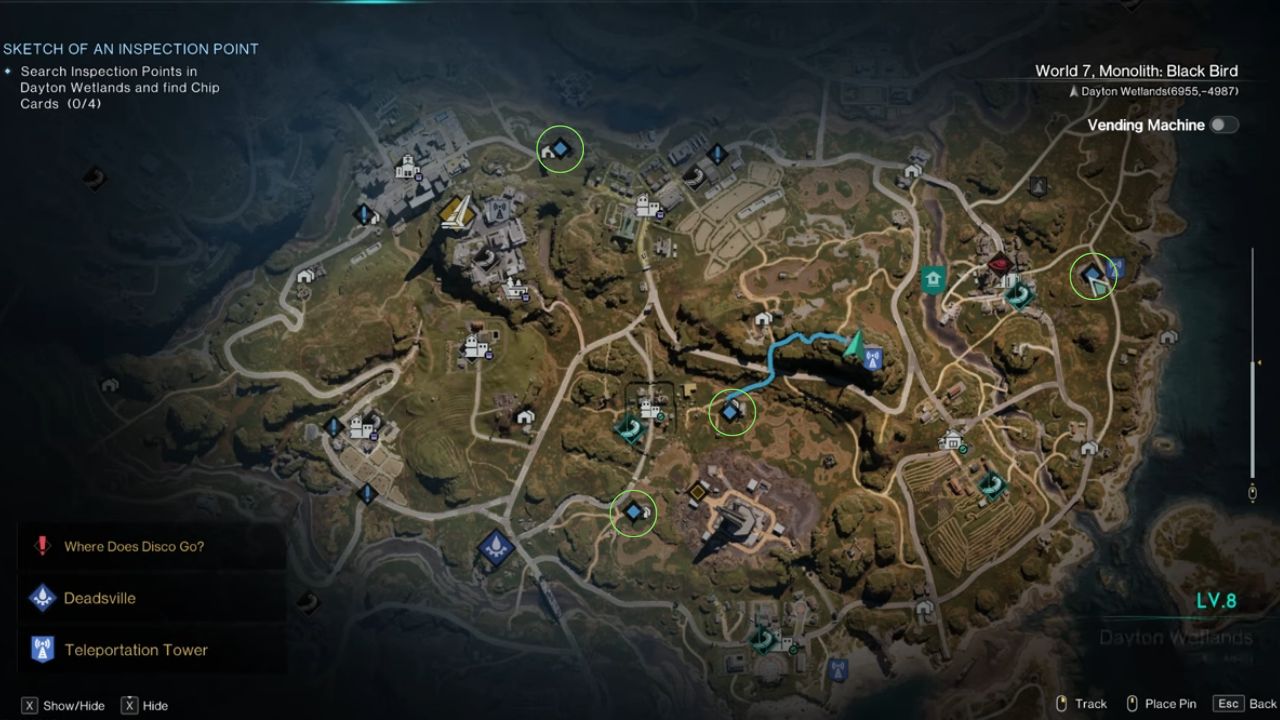
Task: Open the World 7 Monolith: Black Bird header
Action: click(x=1135, y=70)
